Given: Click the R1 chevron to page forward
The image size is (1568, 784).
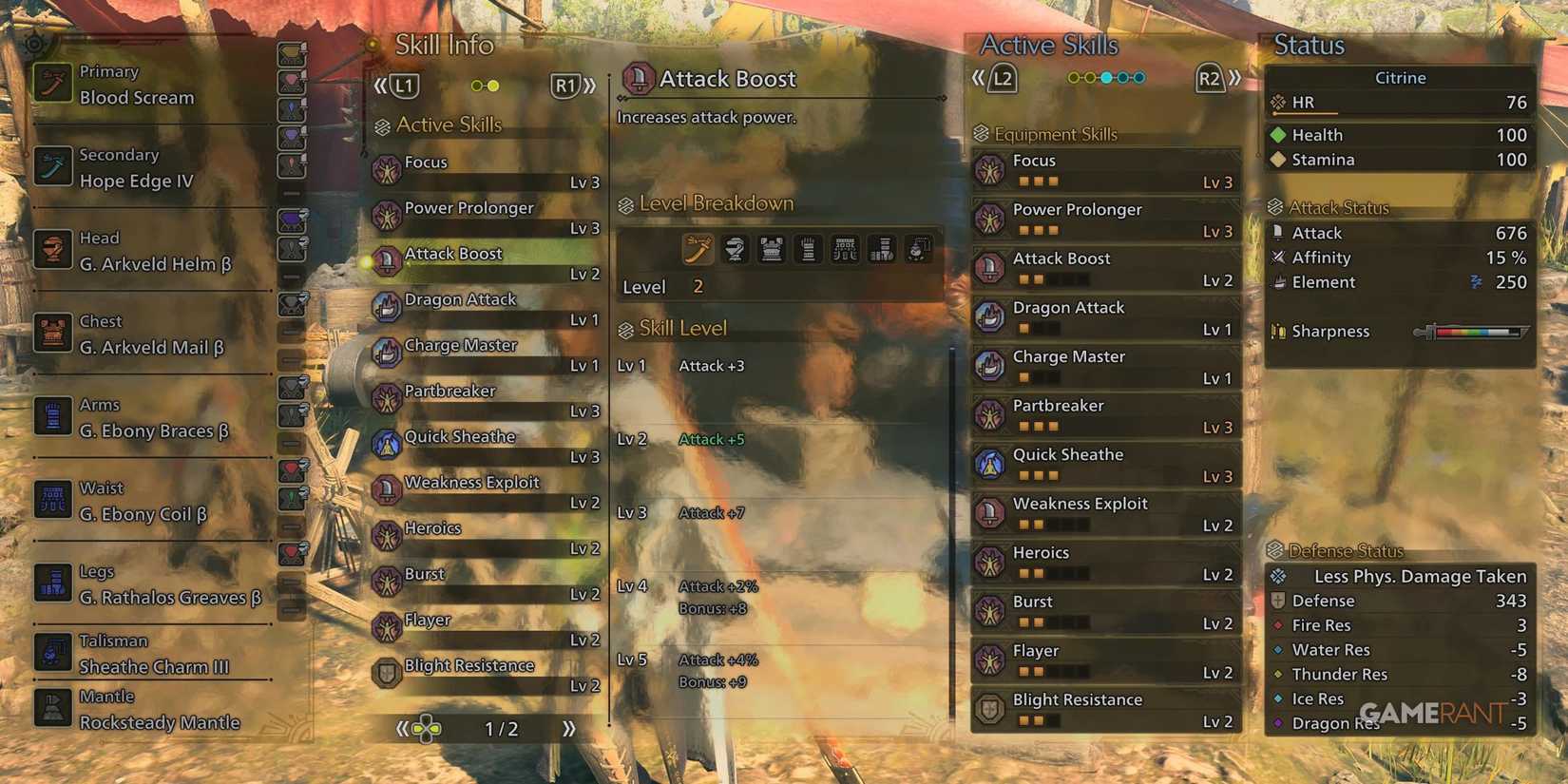Looking at the screenshot, I should [x=587, y=86].
